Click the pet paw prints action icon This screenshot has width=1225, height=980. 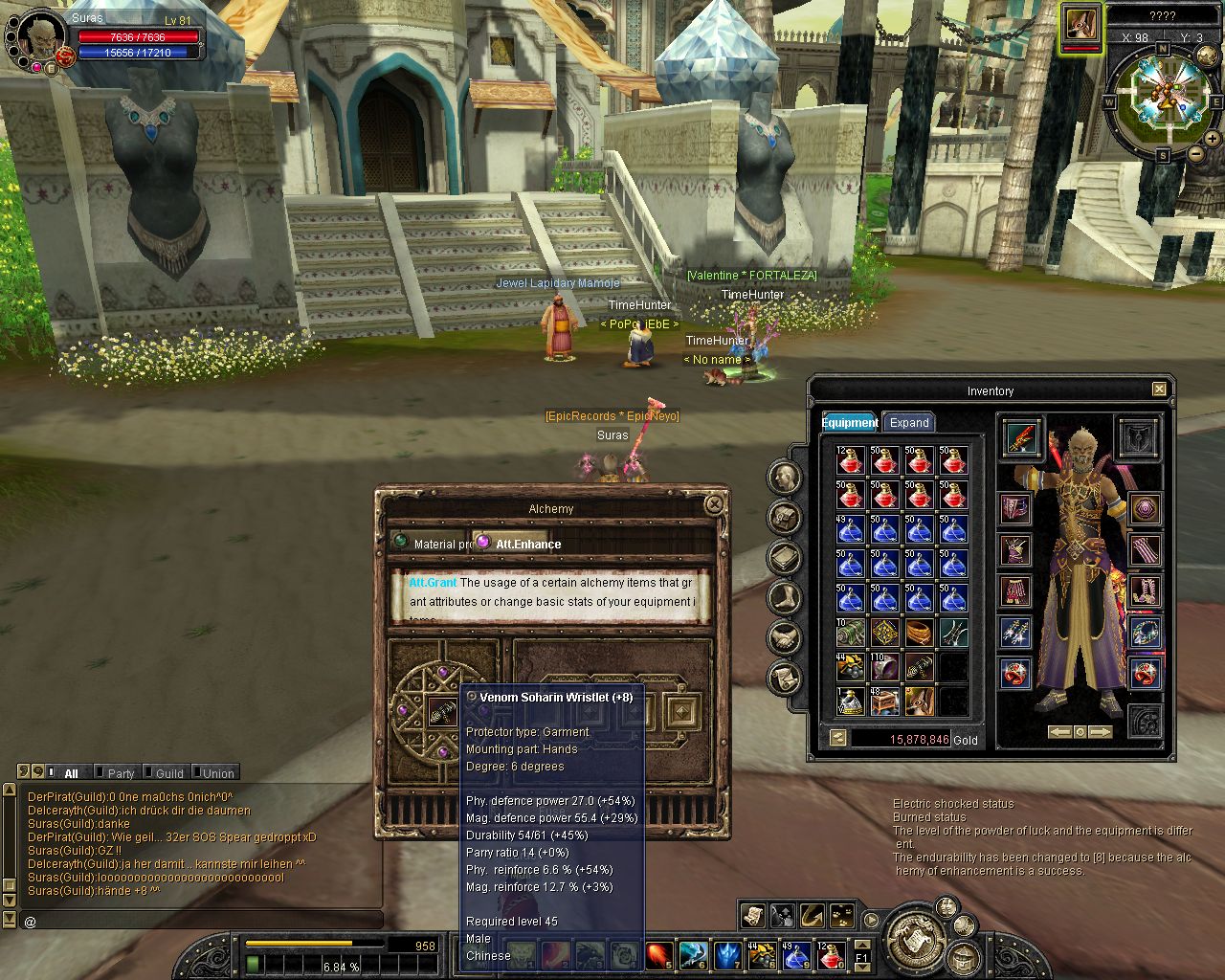[842, 916]
